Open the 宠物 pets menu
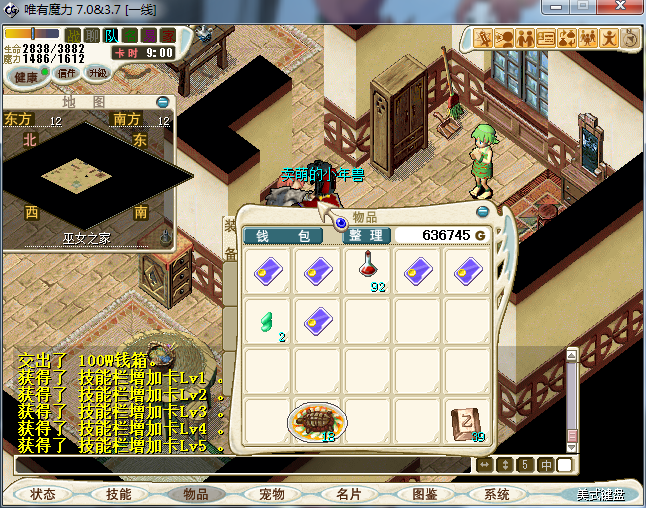This screenshot has height=508, width=646. [x=271, y=494]
